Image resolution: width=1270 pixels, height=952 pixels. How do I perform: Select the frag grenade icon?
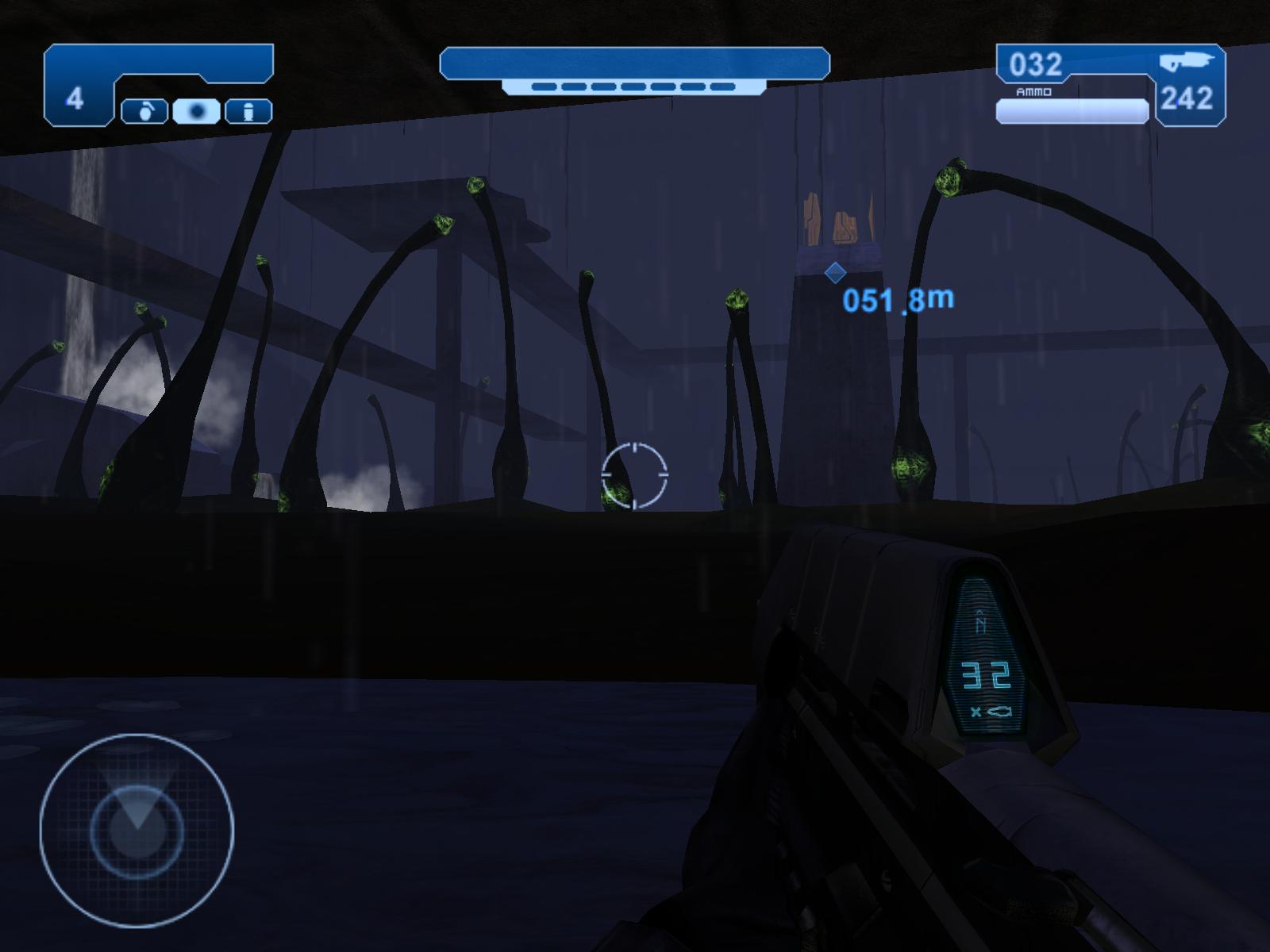point(144,112)
